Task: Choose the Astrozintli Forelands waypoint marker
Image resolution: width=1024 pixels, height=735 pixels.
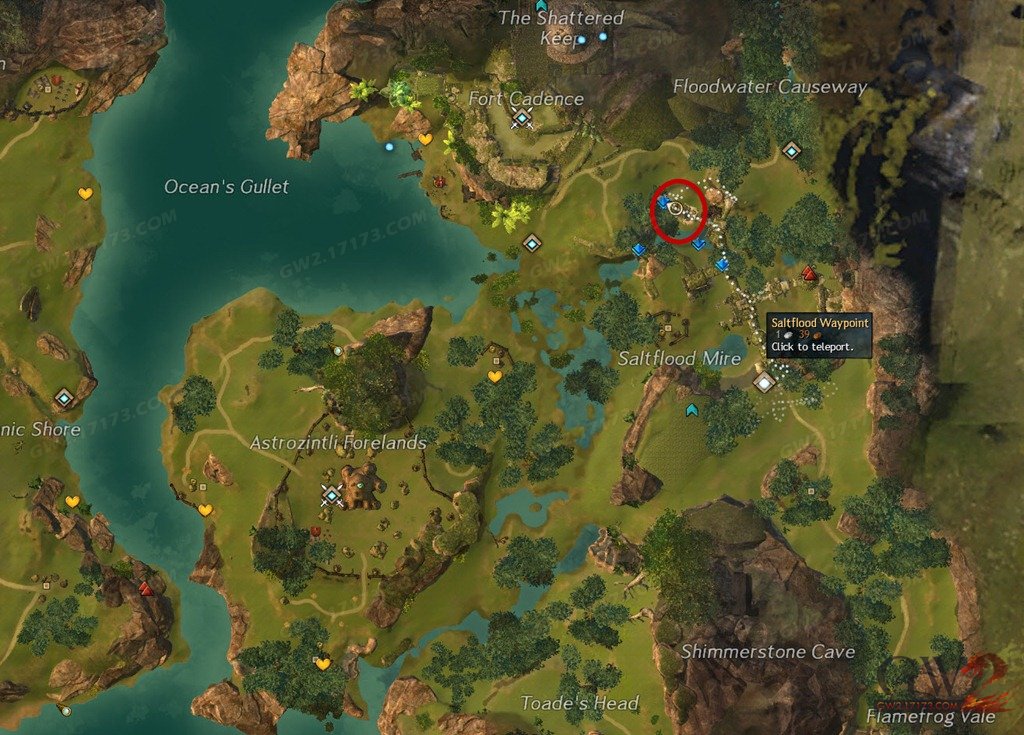Action: pos(332,494)
